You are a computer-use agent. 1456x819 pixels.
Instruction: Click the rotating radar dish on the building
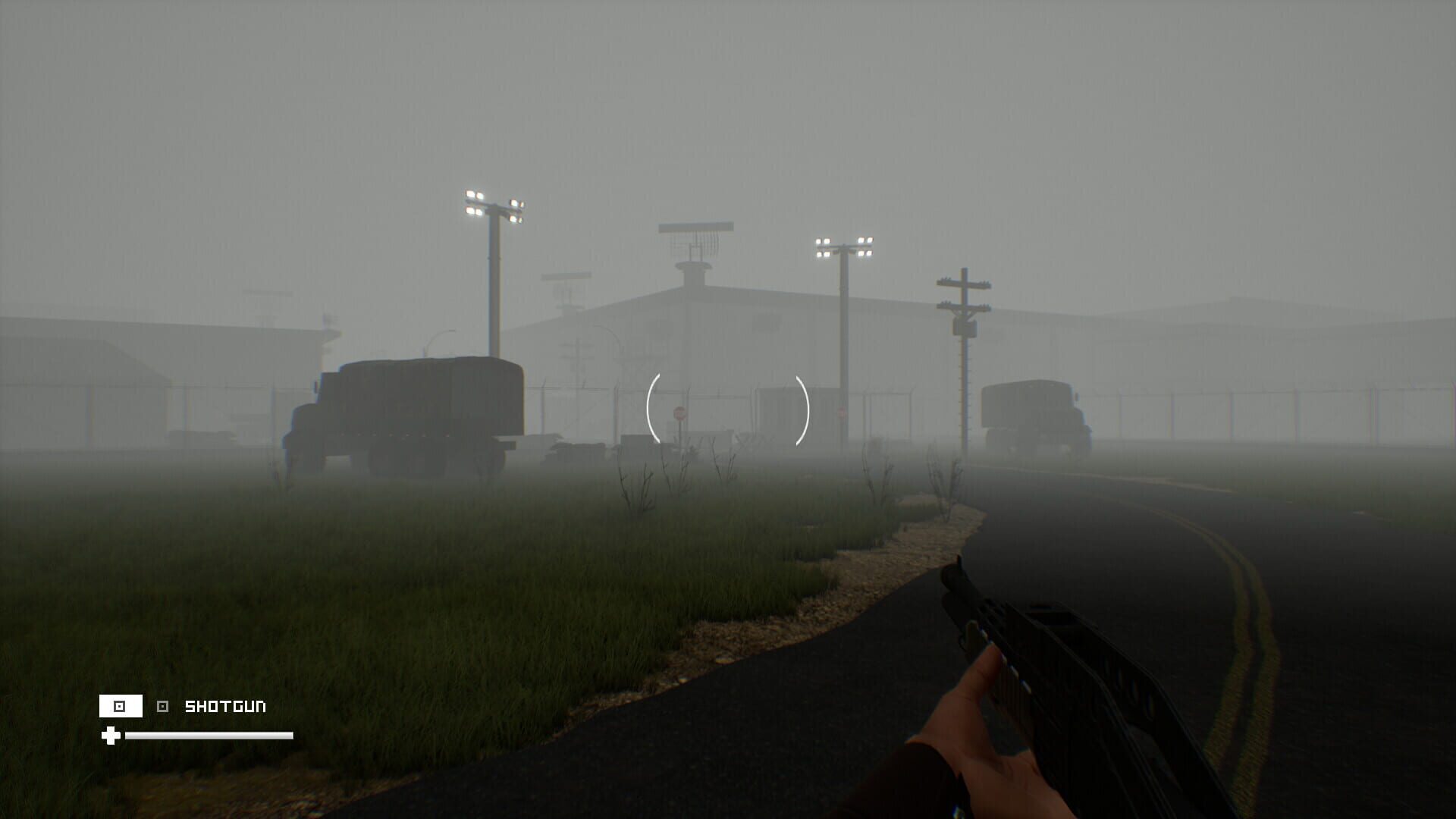[696, 227]
